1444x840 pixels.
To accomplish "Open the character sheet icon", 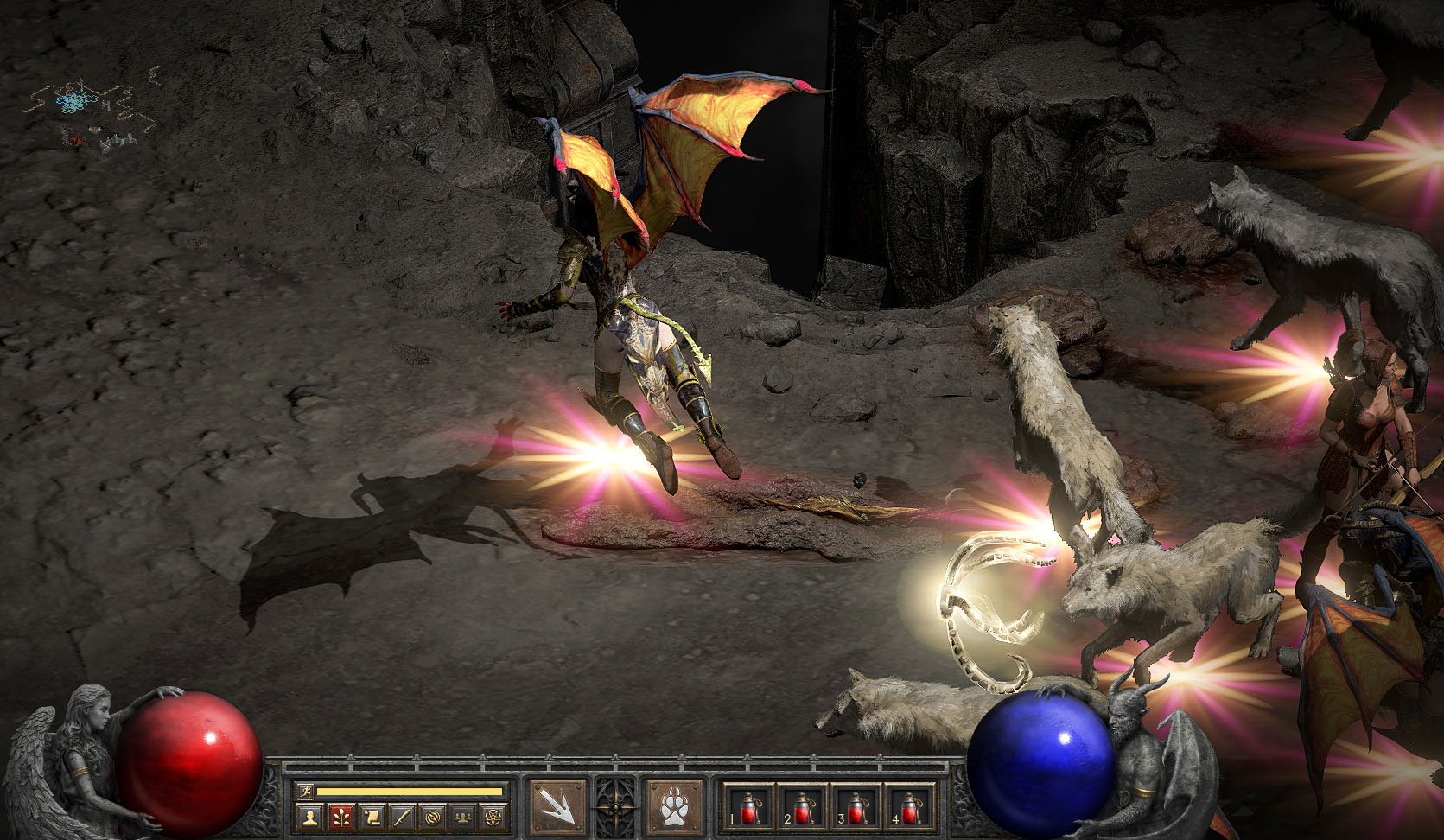I will [309, 816].
